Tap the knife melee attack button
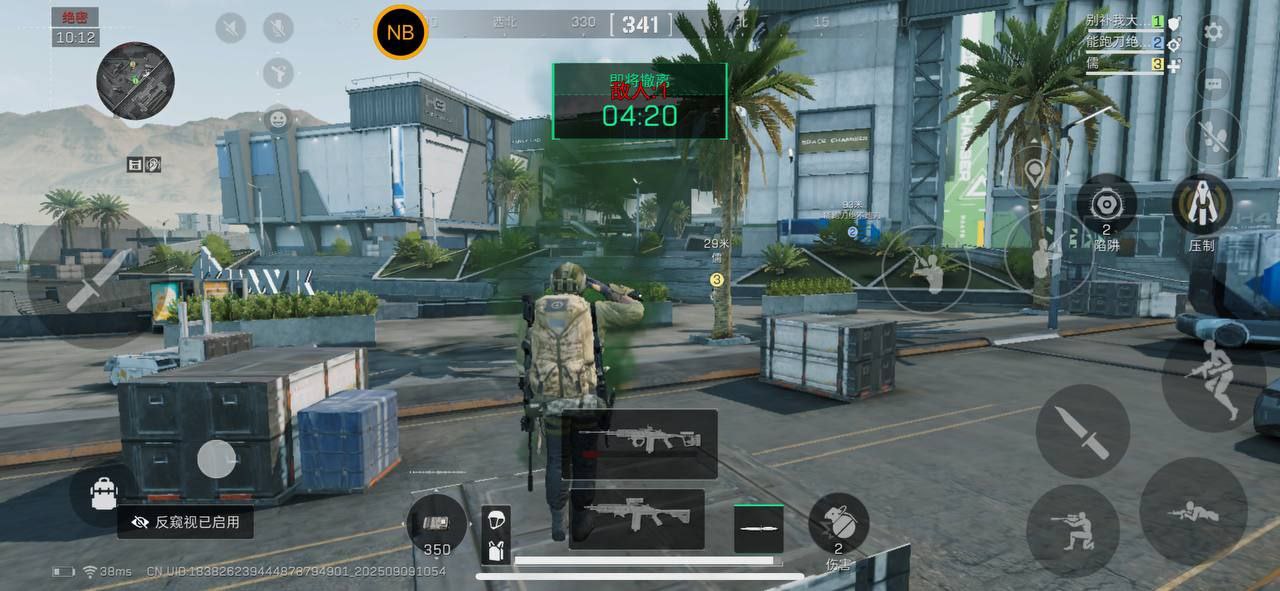 pyautogui.click(x=1083, y=431)
